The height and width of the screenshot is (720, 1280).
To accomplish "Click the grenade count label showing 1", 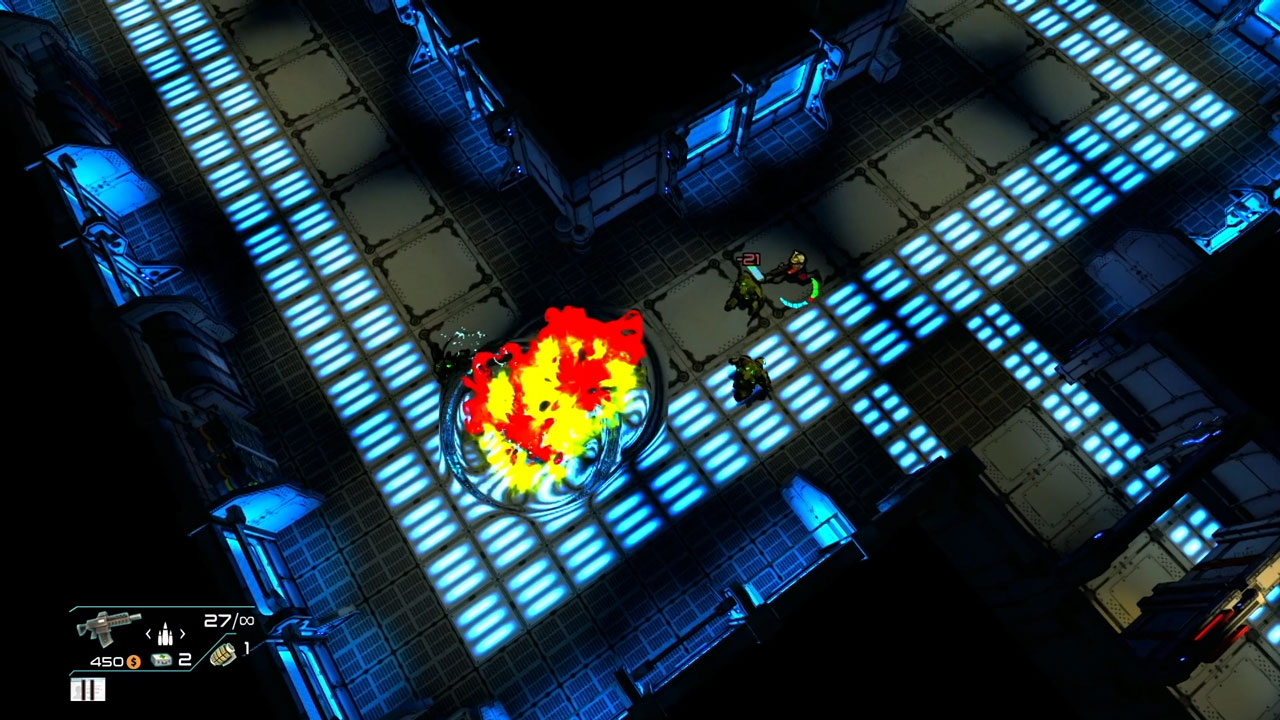I will 246,648.
